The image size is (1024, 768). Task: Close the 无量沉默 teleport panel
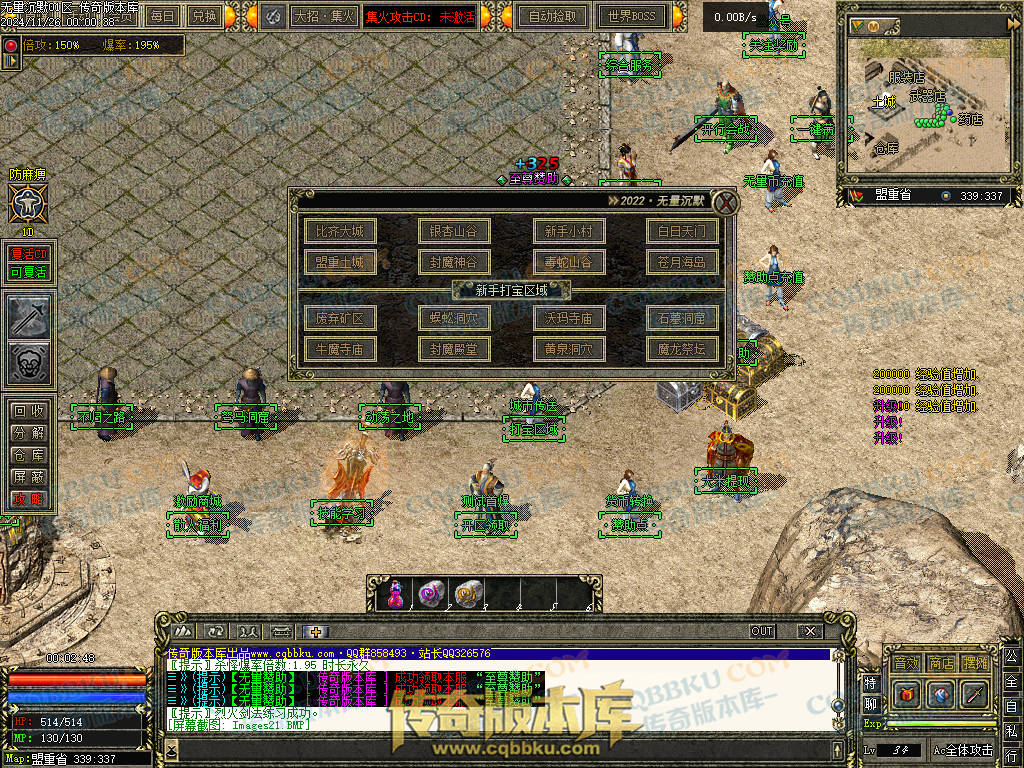coord(726,203)
